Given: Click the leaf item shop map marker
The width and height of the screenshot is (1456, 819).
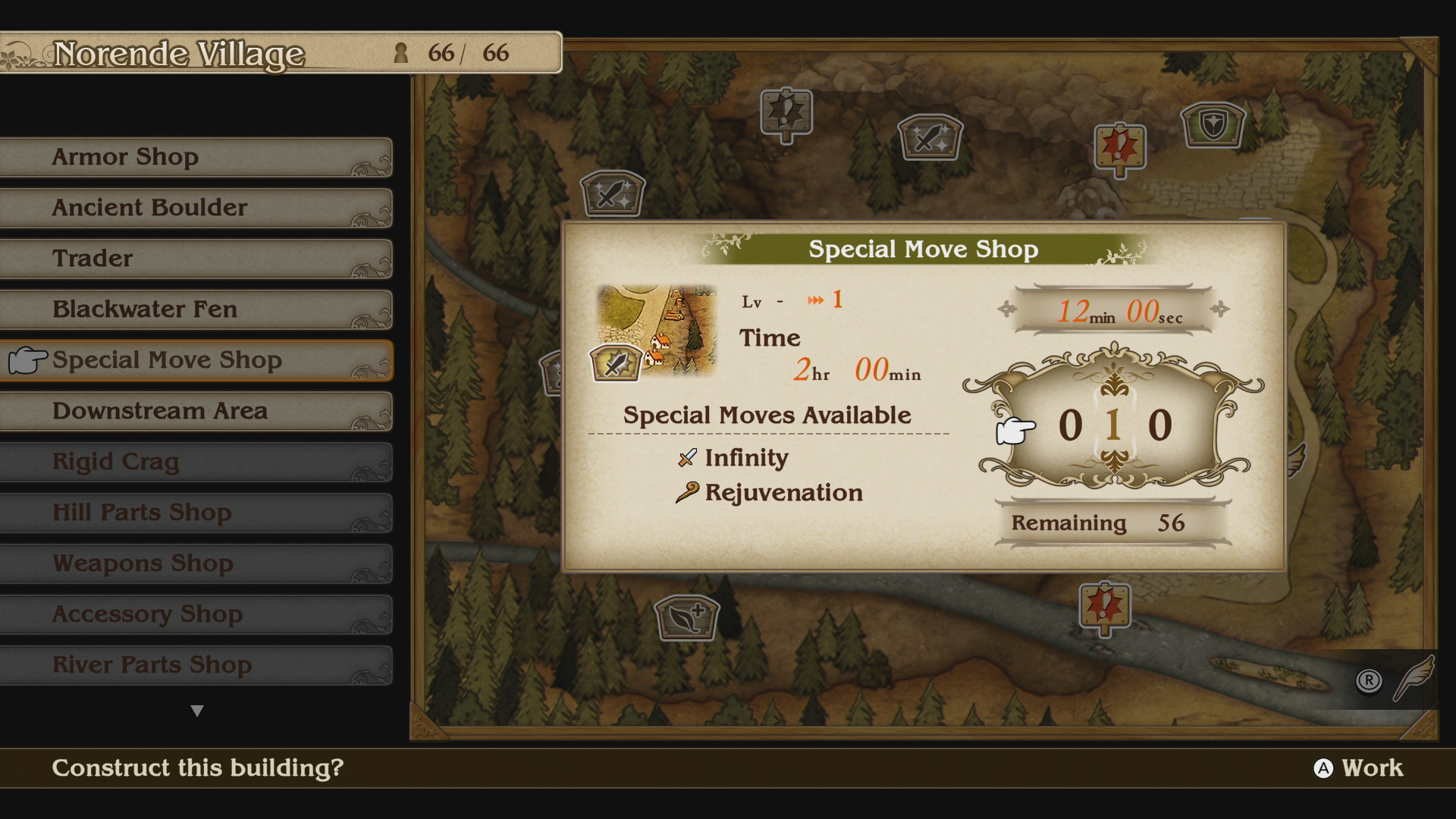Looking at the screenshot, I should click(x=686, y=617).
